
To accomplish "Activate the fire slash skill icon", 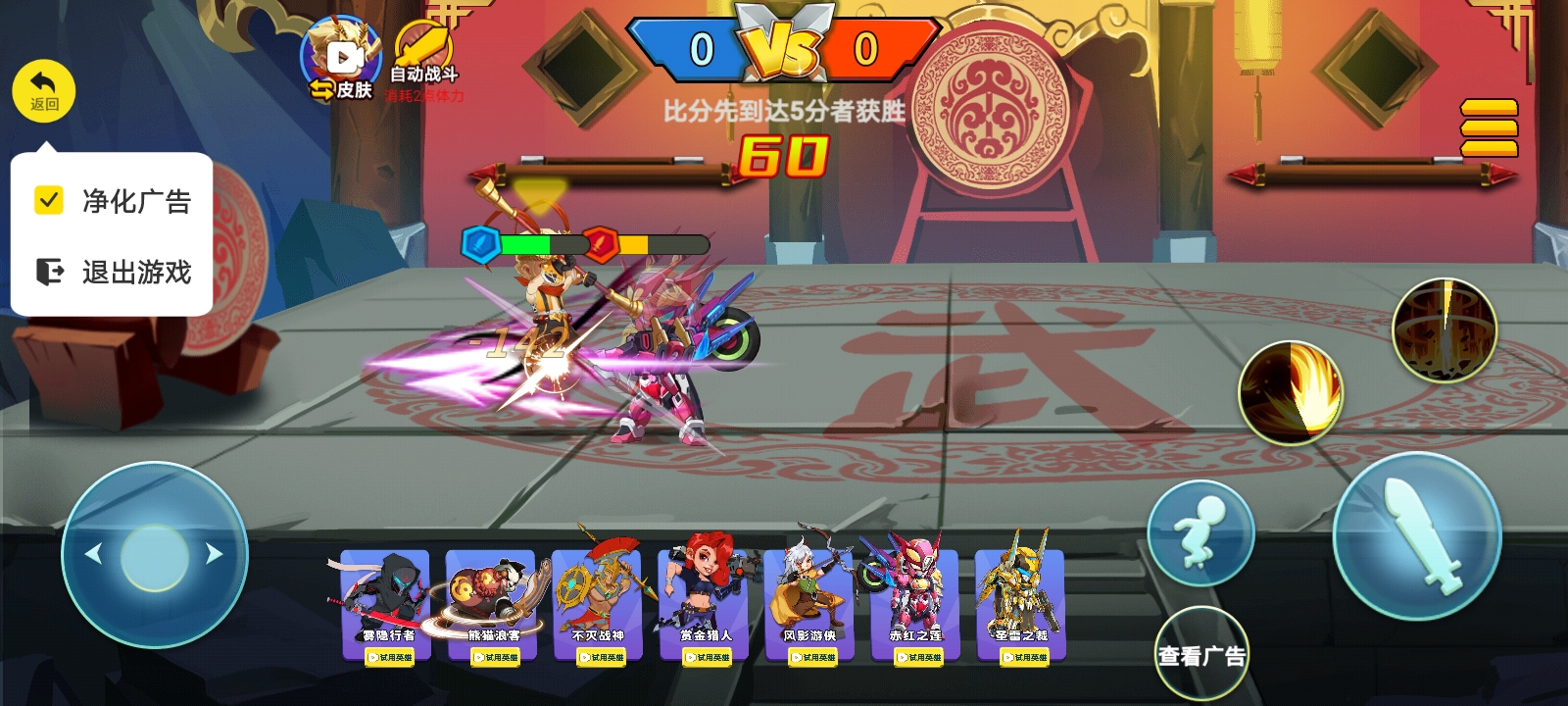I will [1291, 392].
